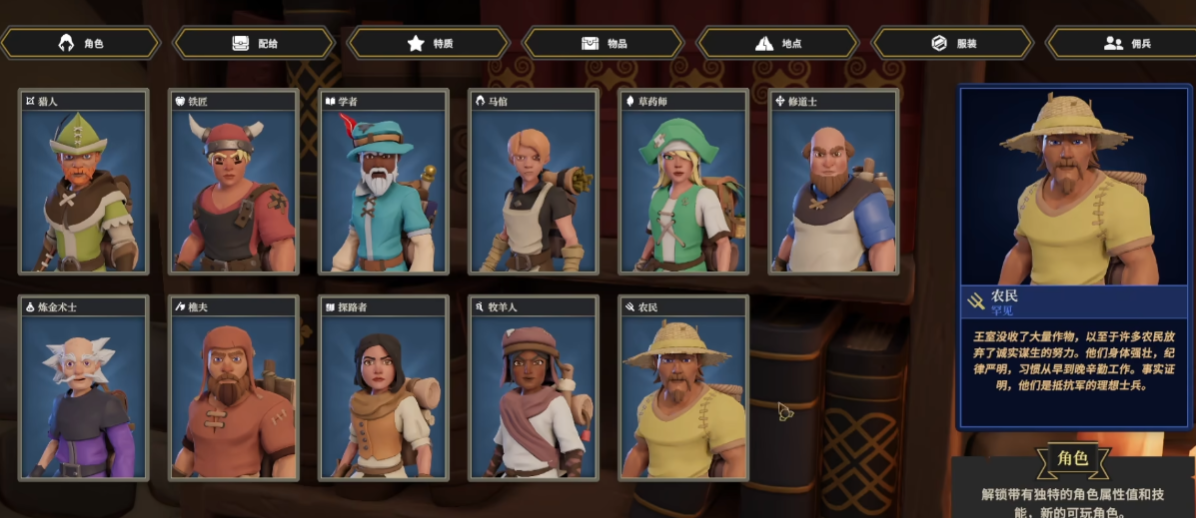
Task: Open the 配给 tab
Action: [254, 43]
